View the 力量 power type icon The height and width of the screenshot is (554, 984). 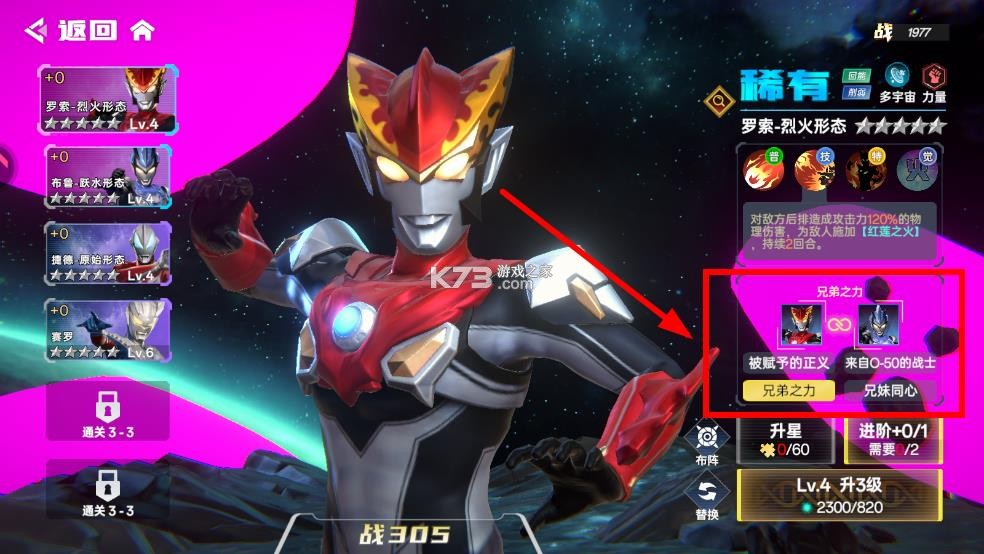click(934, 82)
